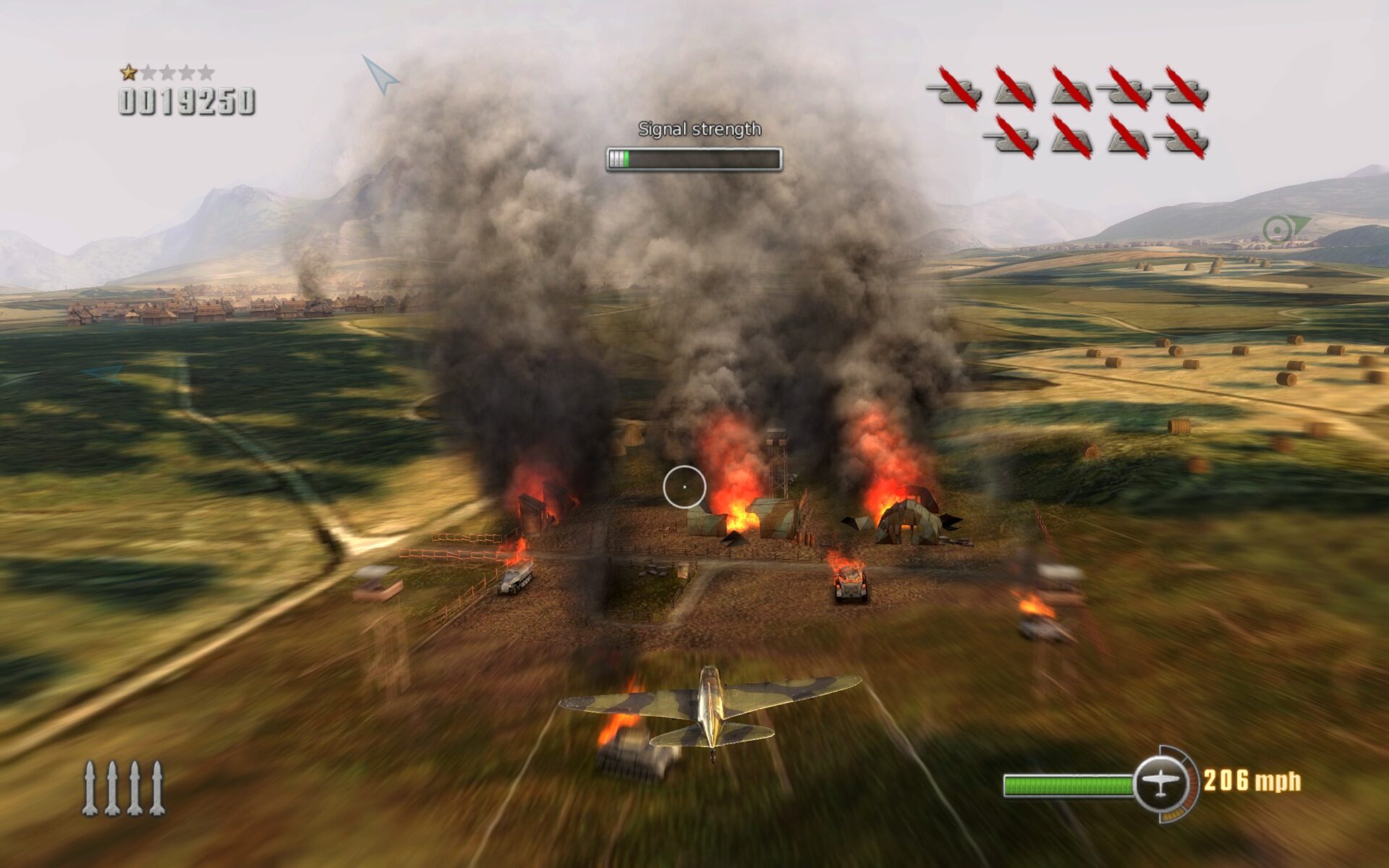Select the blue direction arrow marker near the score
The image size is (1389, 868).
tap(380, 75)
